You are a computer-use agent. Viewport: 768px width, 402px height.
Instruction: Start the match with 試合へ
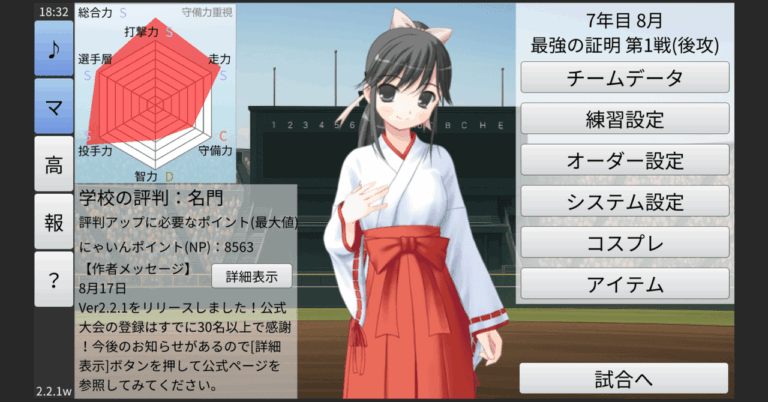pyautogui.click(x=623, y=378)
